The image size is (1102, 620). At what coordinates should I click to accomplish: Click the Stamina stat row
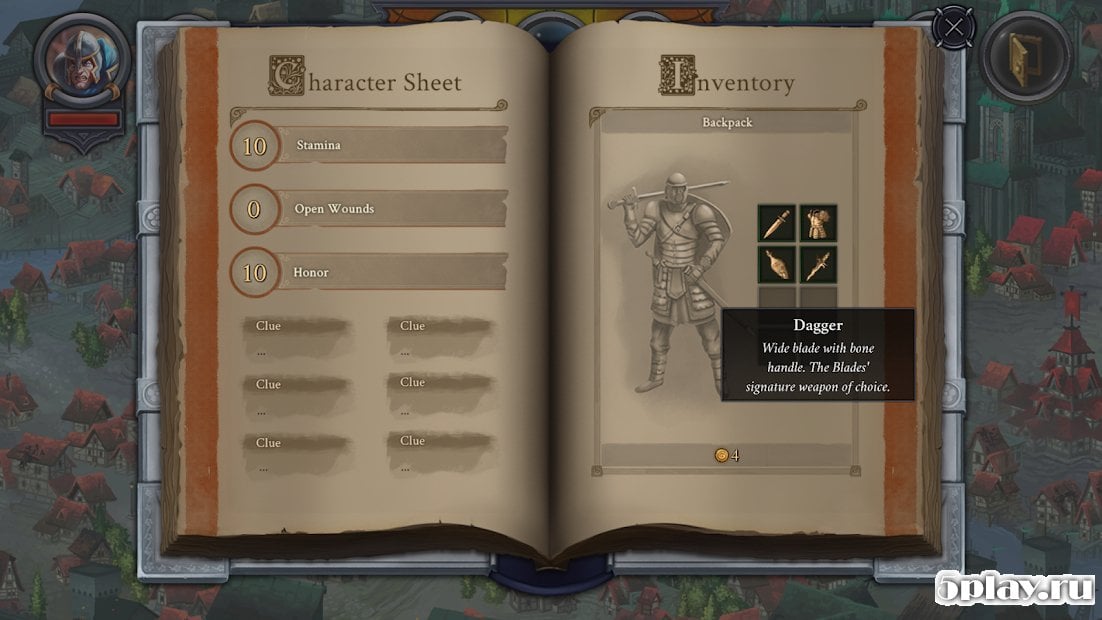(x=370, y=146)
